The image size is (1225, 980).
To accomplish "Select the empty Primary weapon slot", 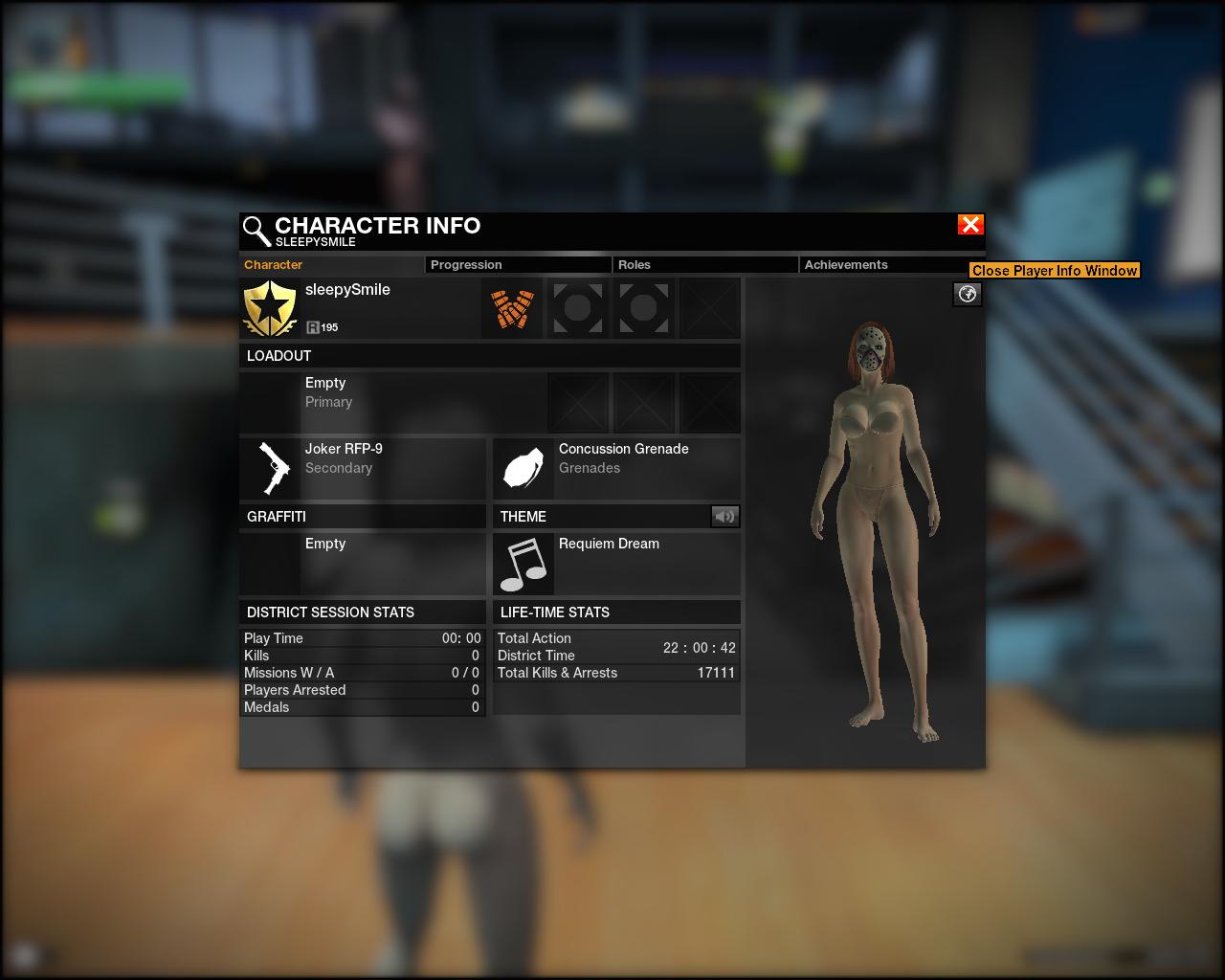I will (x=391, y=403).
